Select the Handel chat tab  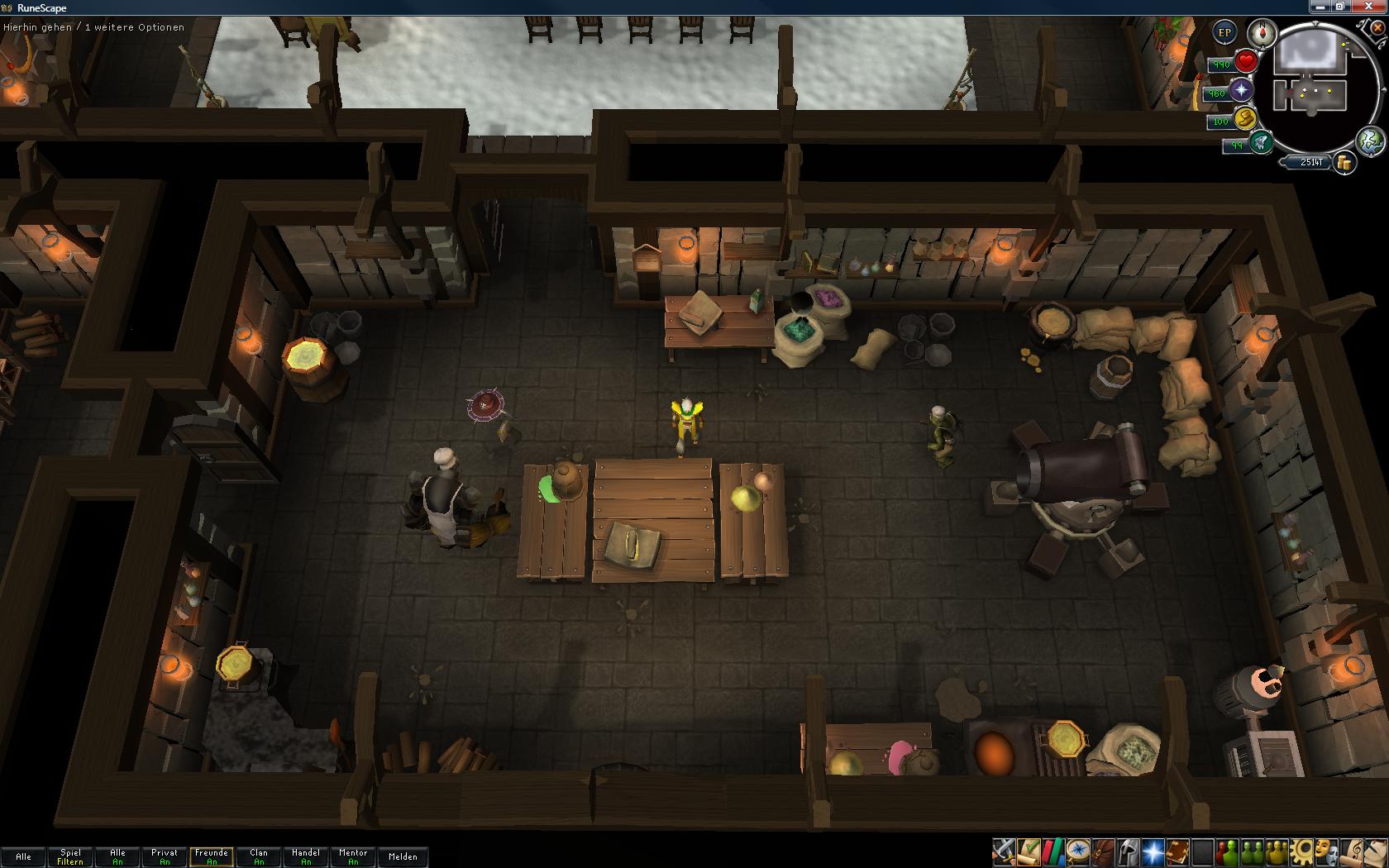coord(306,856)
